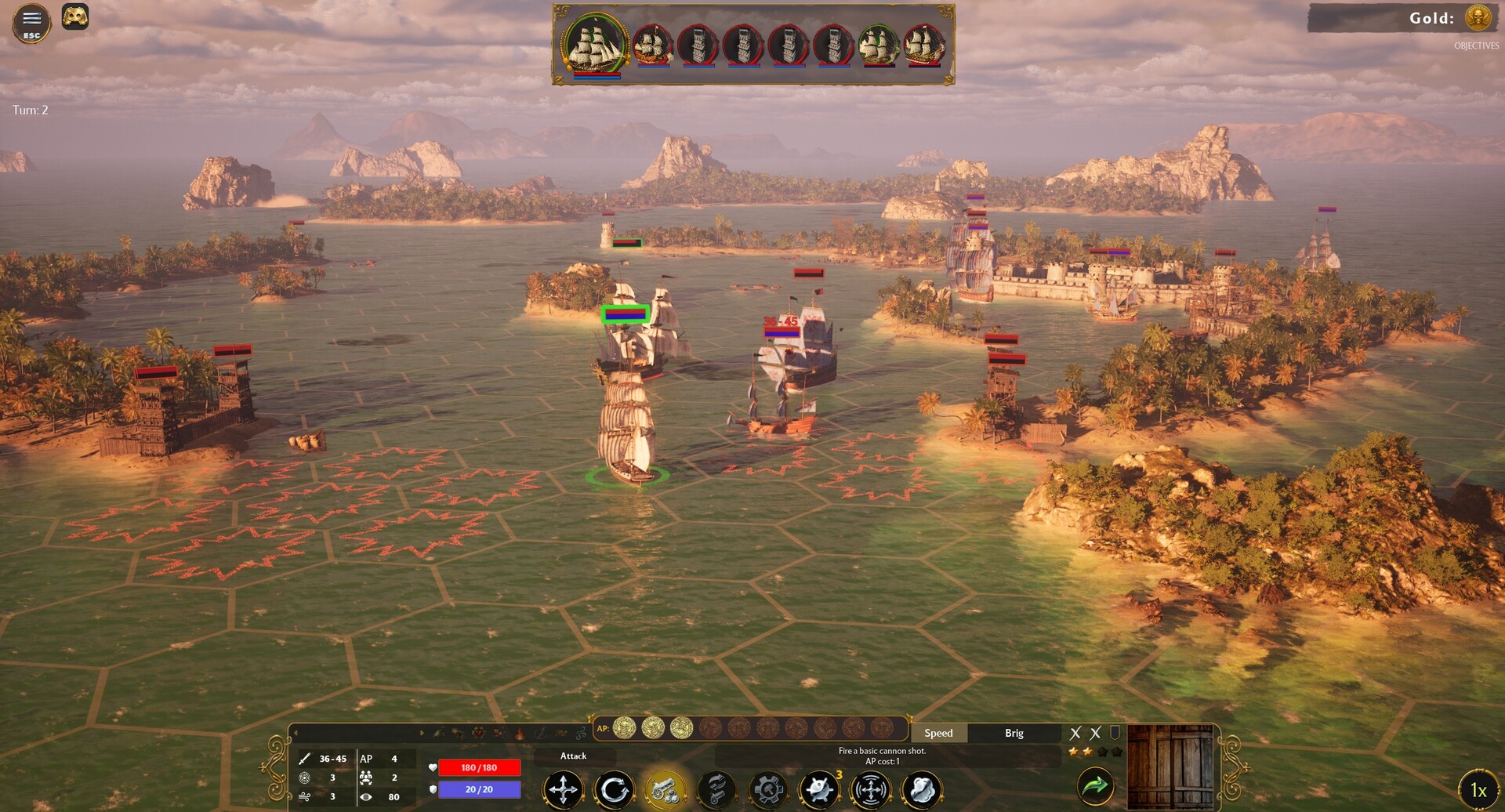This screenshot has width=1505, height=812.
Task: Select the active ship portrait in turn order
Action: pos(595,45)
